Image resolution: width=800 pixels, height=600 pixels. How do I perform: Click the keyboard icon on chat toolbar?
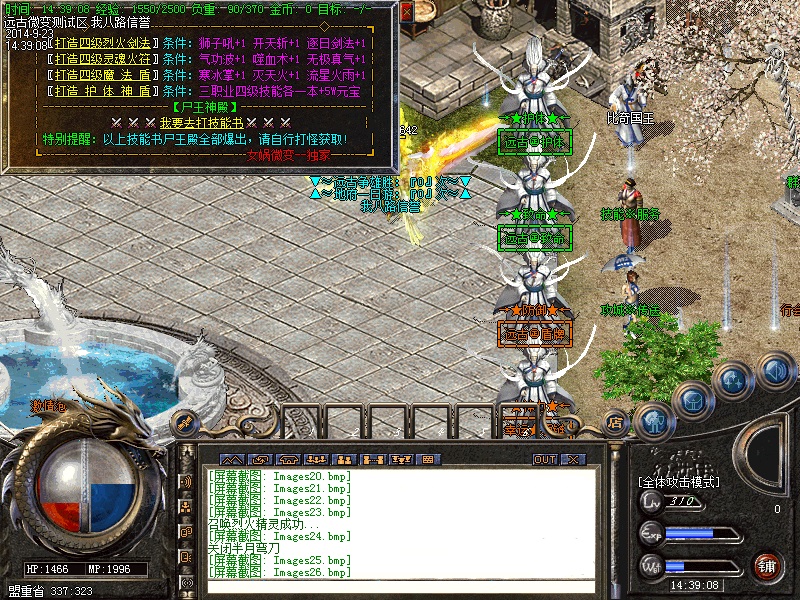(430, 459)
